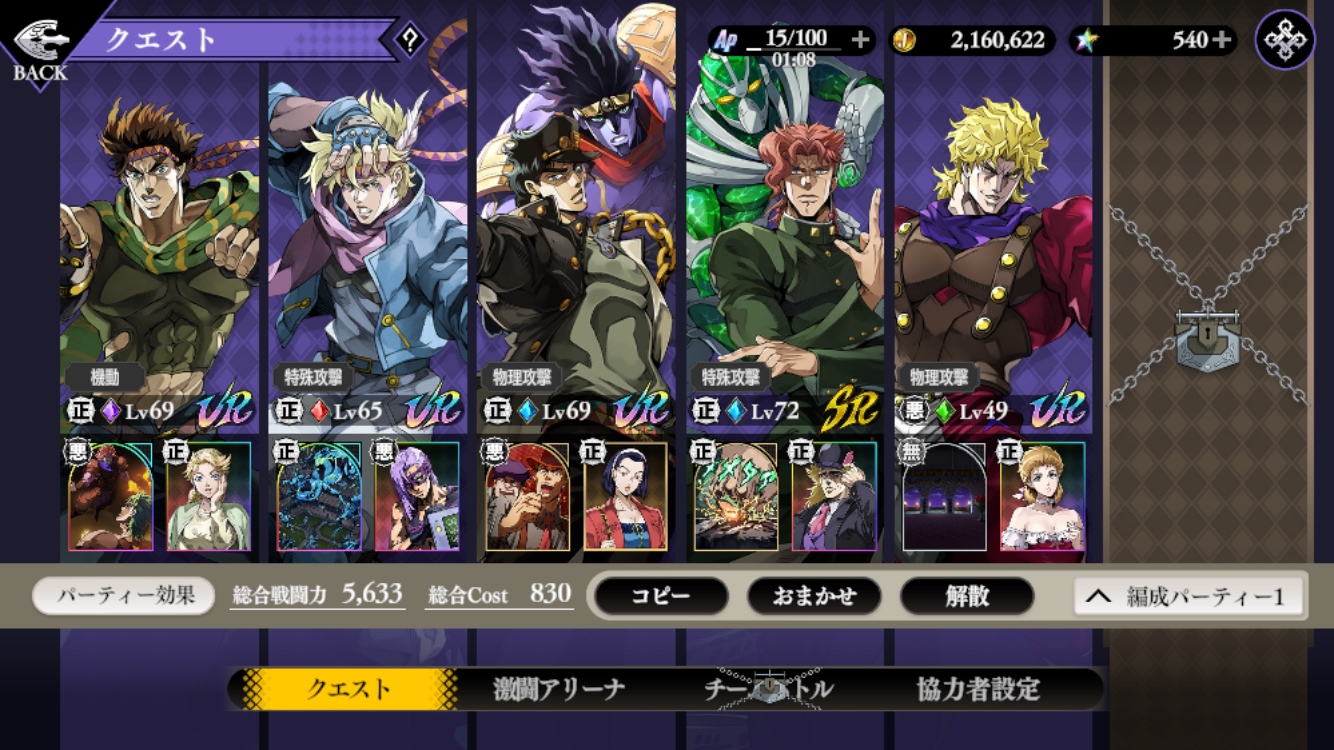Select the Joseph Joestar Lv69 character card
Screen dimensions: 1334x750
click(160, 250)
